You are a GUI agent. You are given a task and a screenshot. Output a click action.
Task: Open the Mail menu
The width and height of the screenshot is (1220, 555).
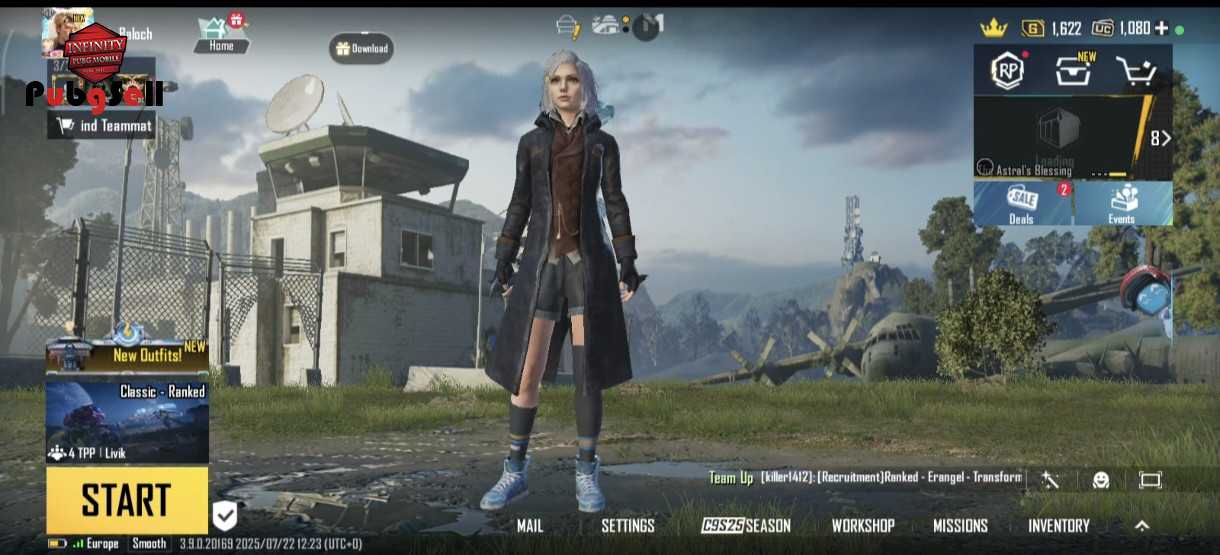click(530, 526)
